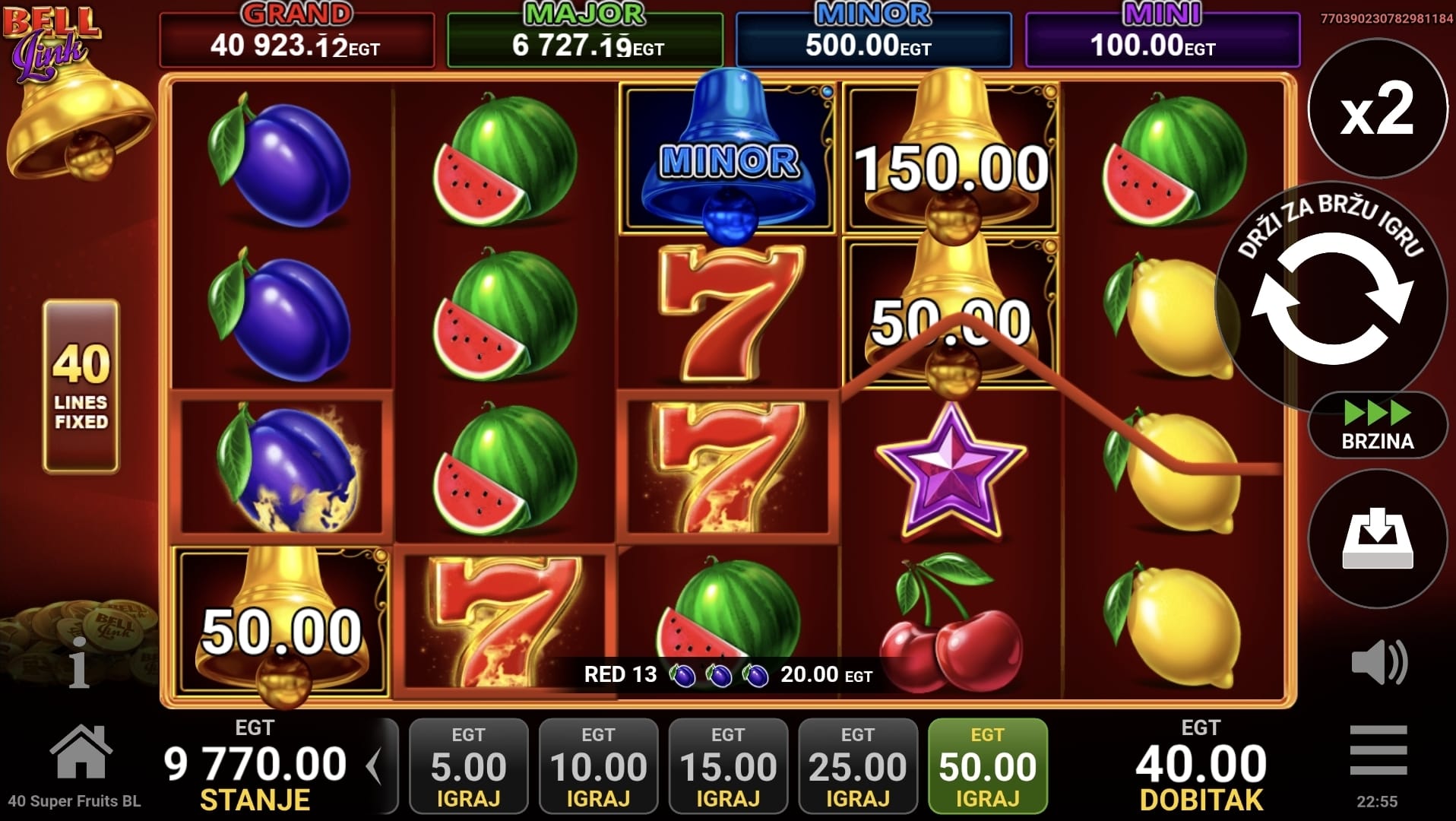The height and width of the screenshot is (821, 1456).
Task: Tap the Mini jackpot panel
Action: tap(1162, 40)
